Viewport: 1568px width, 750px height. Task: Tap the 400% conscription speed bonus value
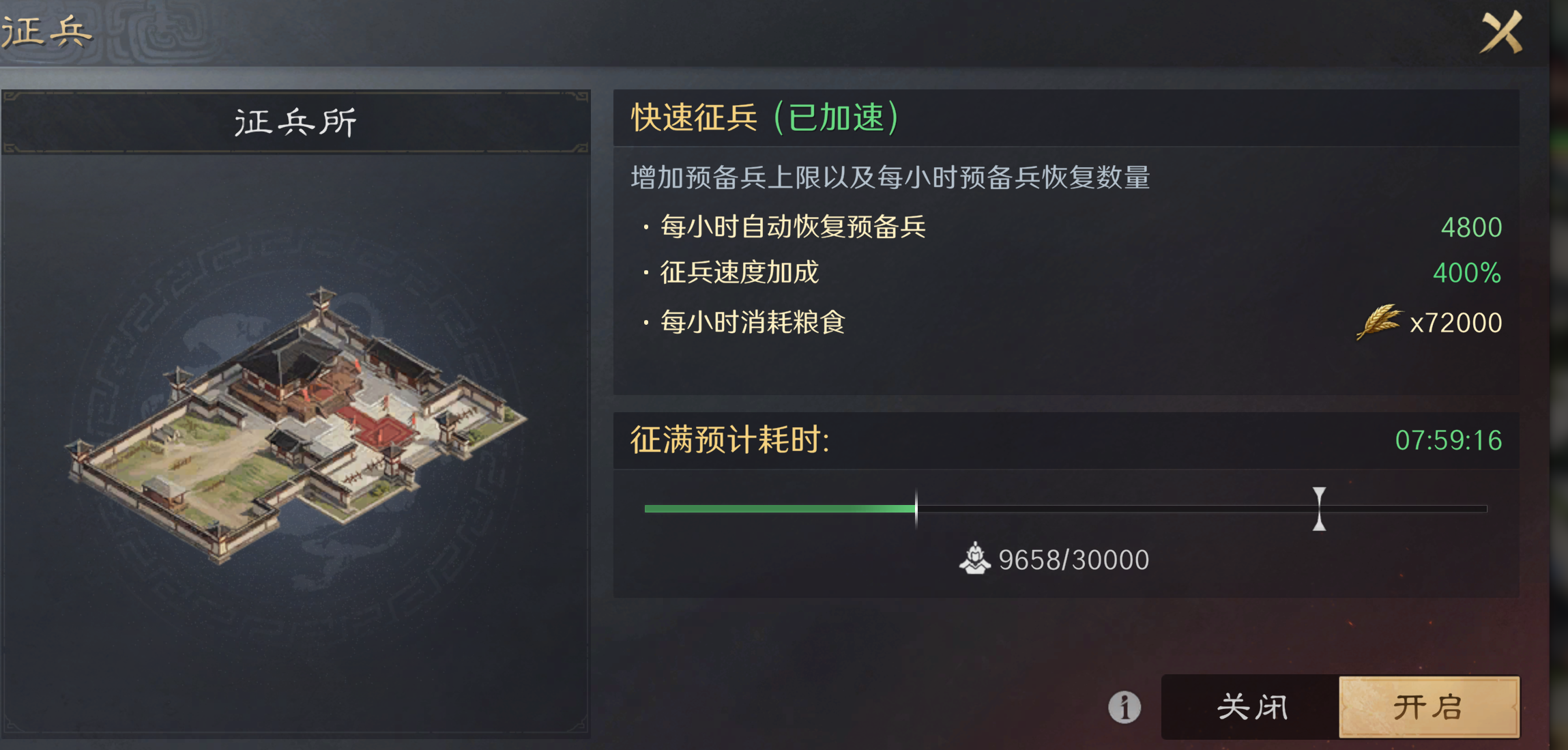tap(1467, 272)
